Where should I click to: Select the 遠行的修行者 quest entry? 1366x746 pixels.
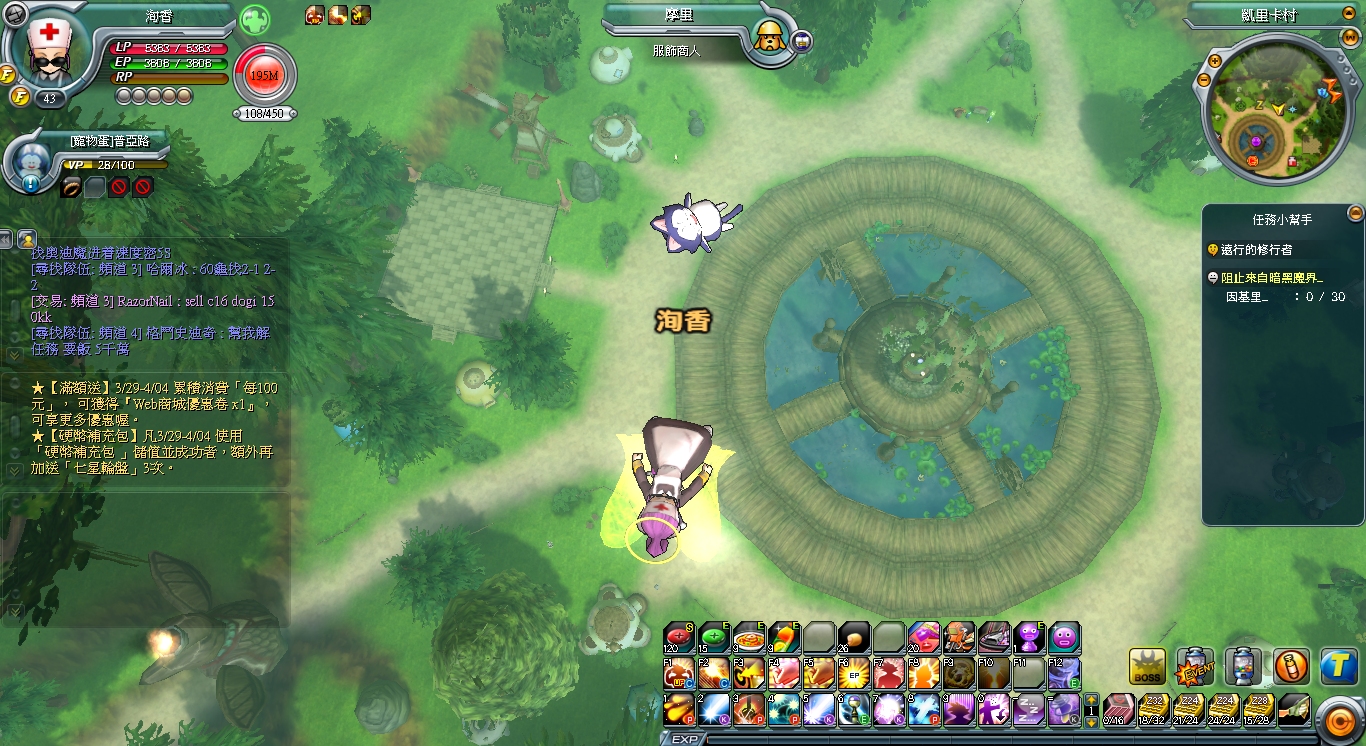tap(1256, 249)
